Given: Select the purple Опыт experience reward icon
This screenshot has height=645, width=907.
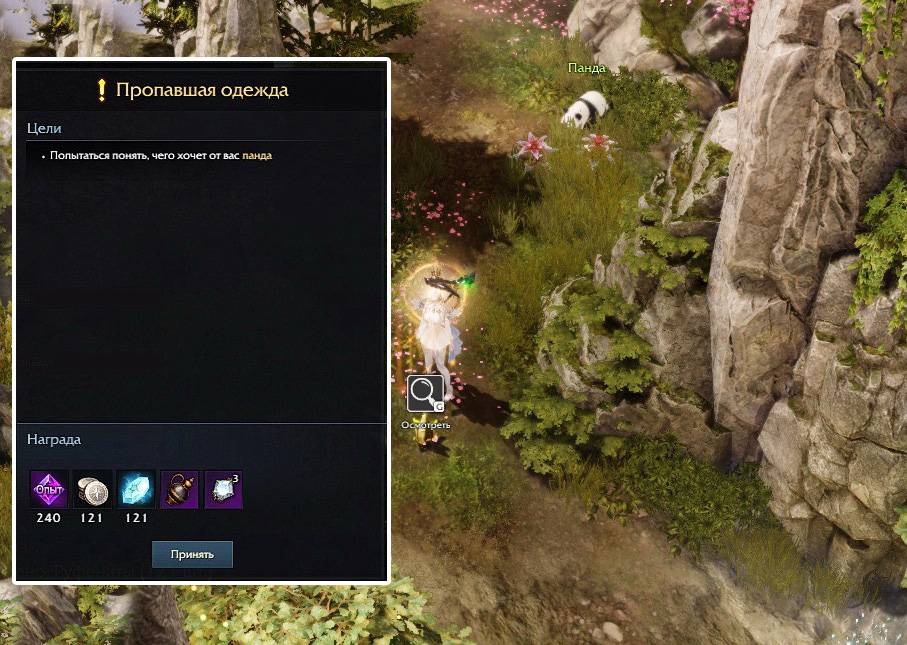Looking at the screenshot, I should click(x=49, y=489).
